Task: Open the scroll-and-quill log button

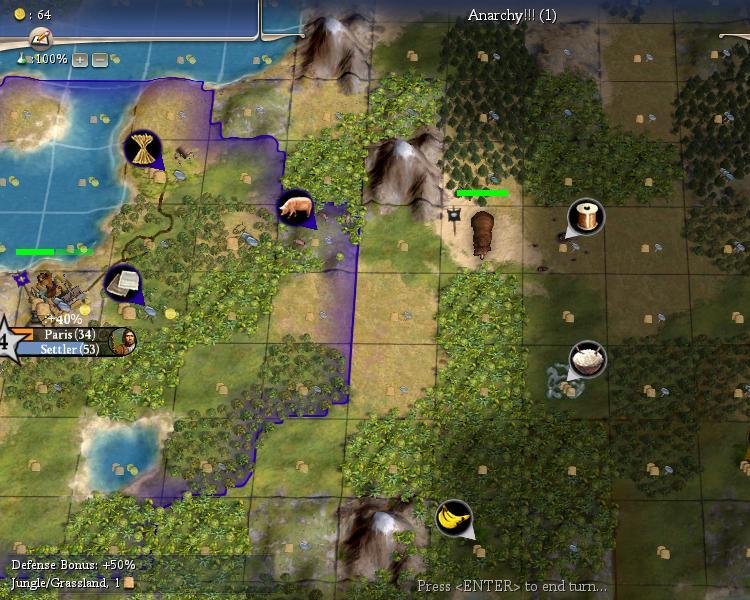Action: point(41,38)
